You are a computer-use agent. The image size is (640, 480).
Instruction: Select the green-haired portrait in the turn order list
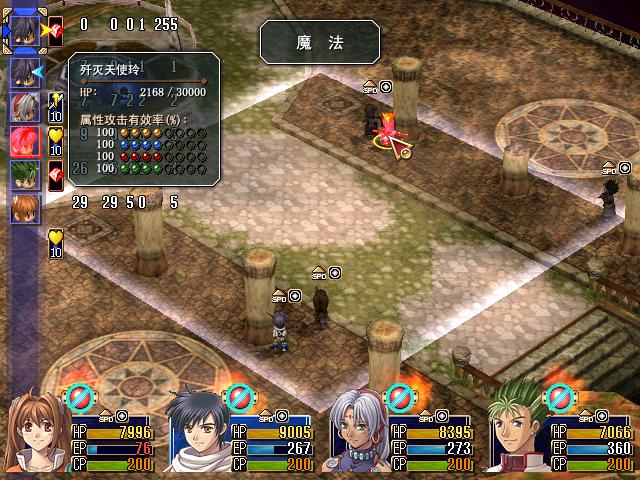point(25,175)
